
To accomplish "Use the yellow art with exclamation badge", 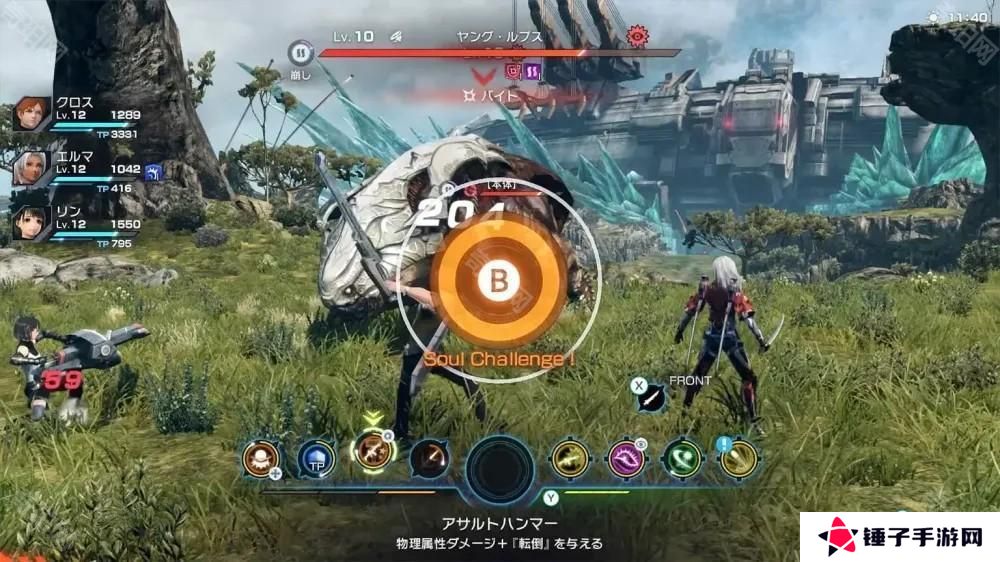I will pos(738,459).
